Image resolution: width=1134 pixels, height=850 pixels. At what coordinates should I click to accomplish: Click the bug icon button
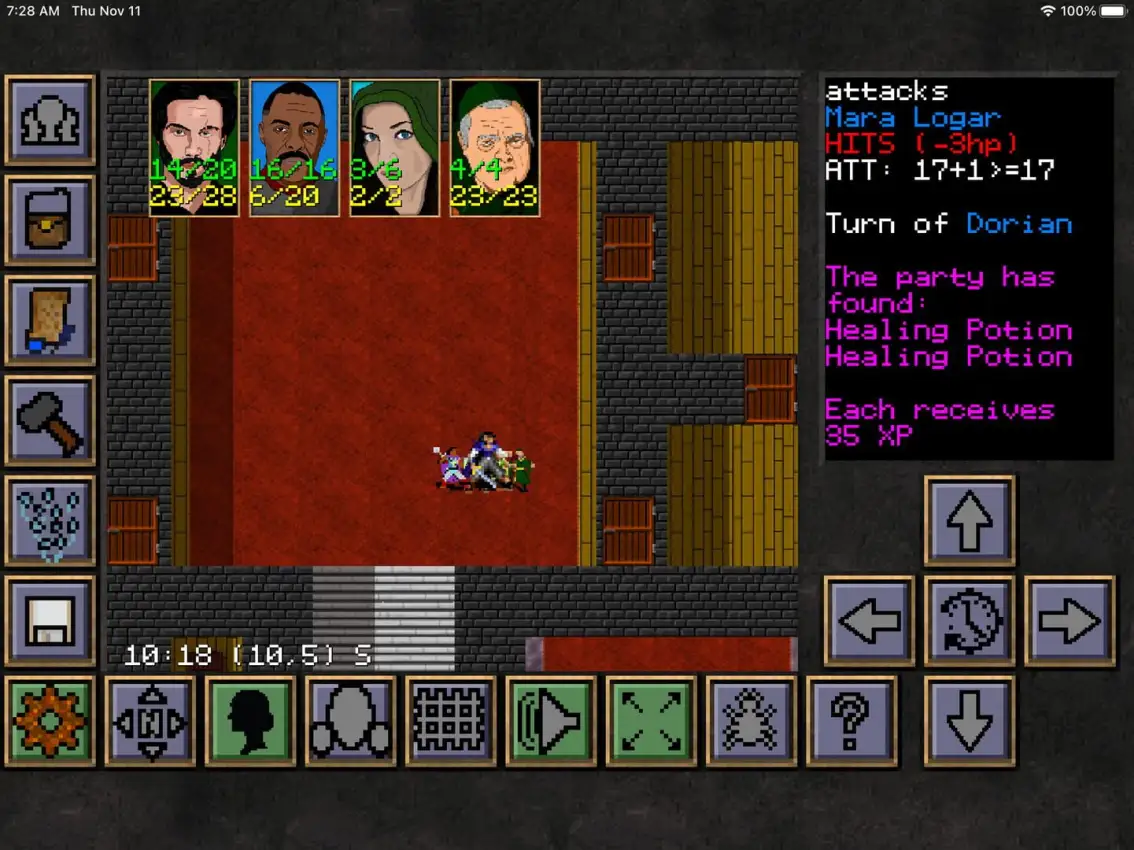[x=751, y=720]
